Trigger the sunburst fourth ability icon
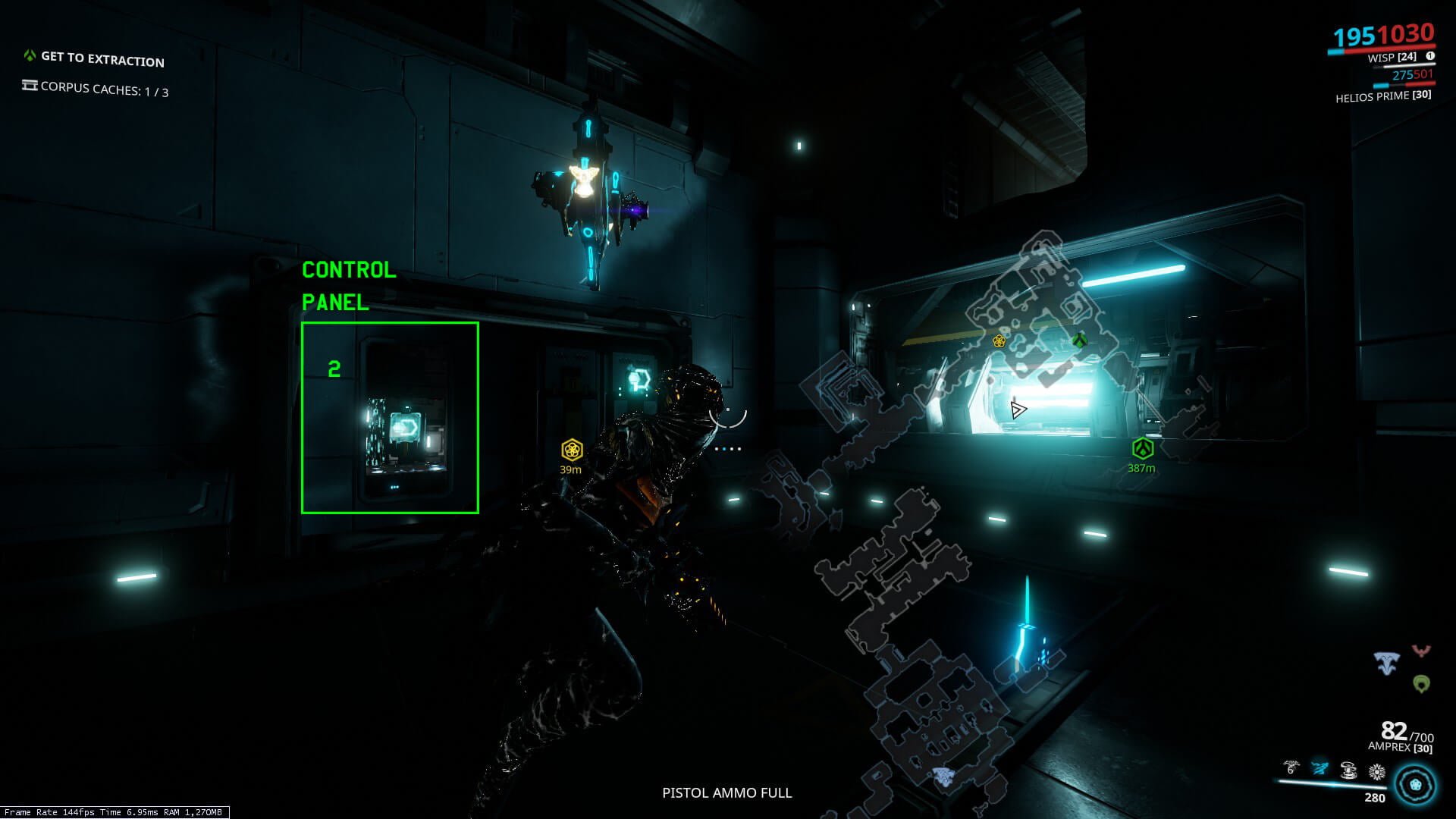Screen dimensions: 1456x819 click(x=1377, y=772)
